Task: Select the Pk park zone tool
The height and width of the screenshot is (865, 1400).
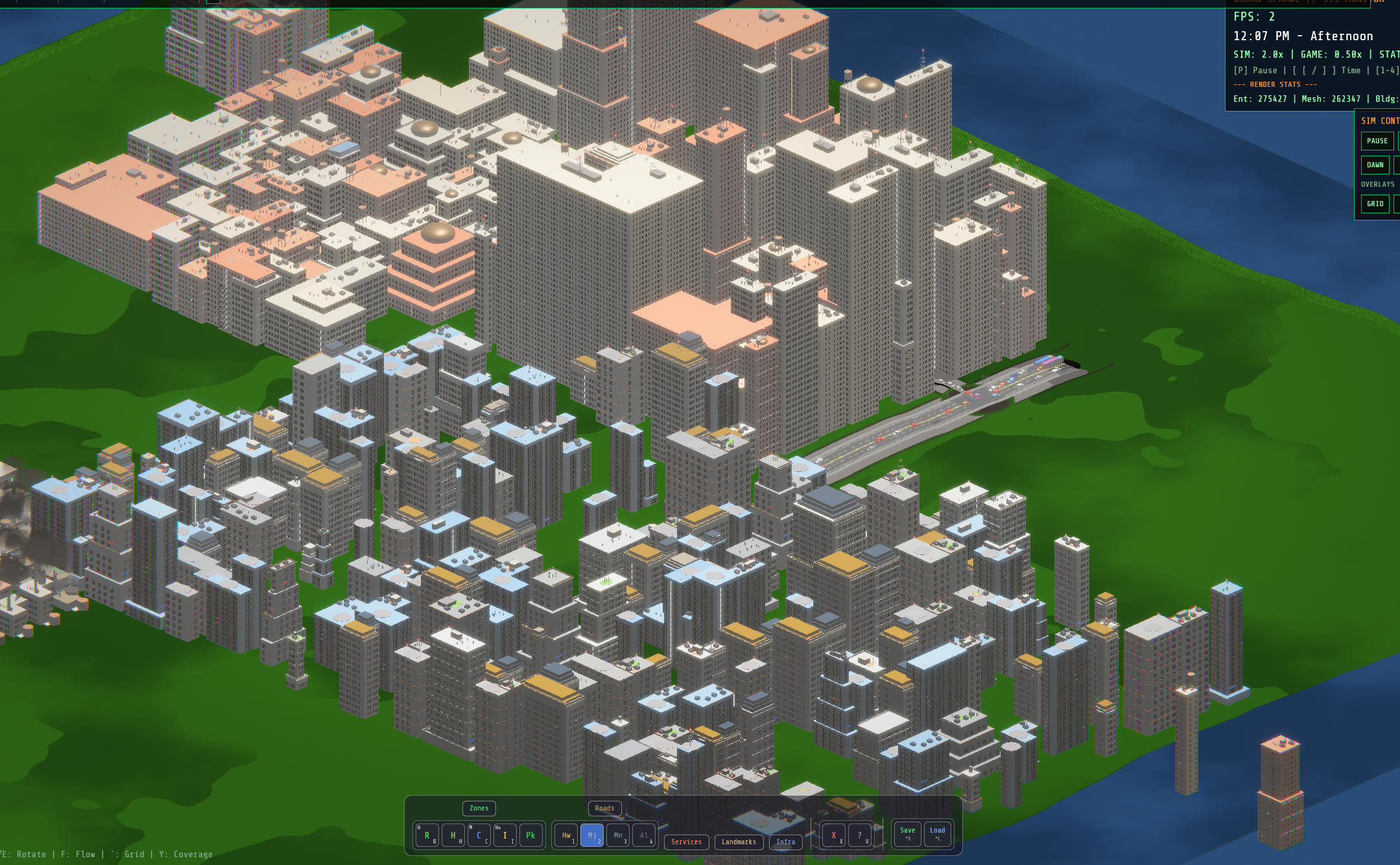Action: pos(530,836)
